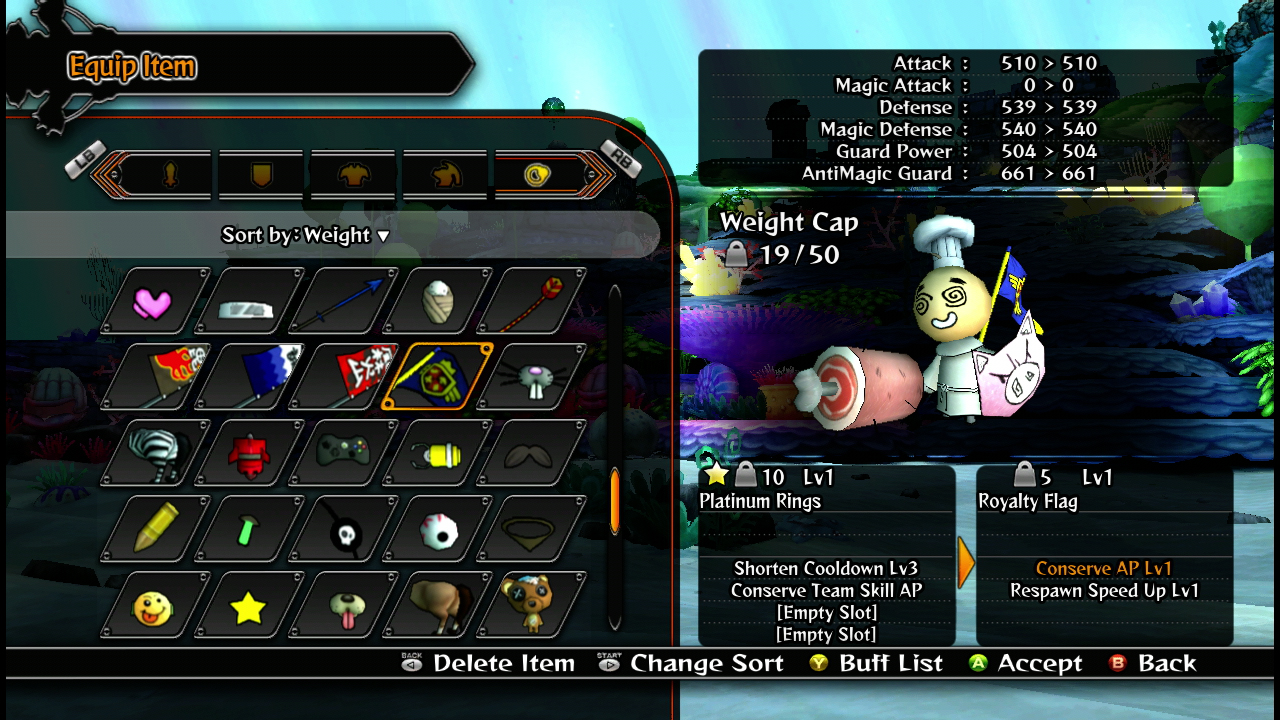Select the pink heart accessory

(153, 301)
